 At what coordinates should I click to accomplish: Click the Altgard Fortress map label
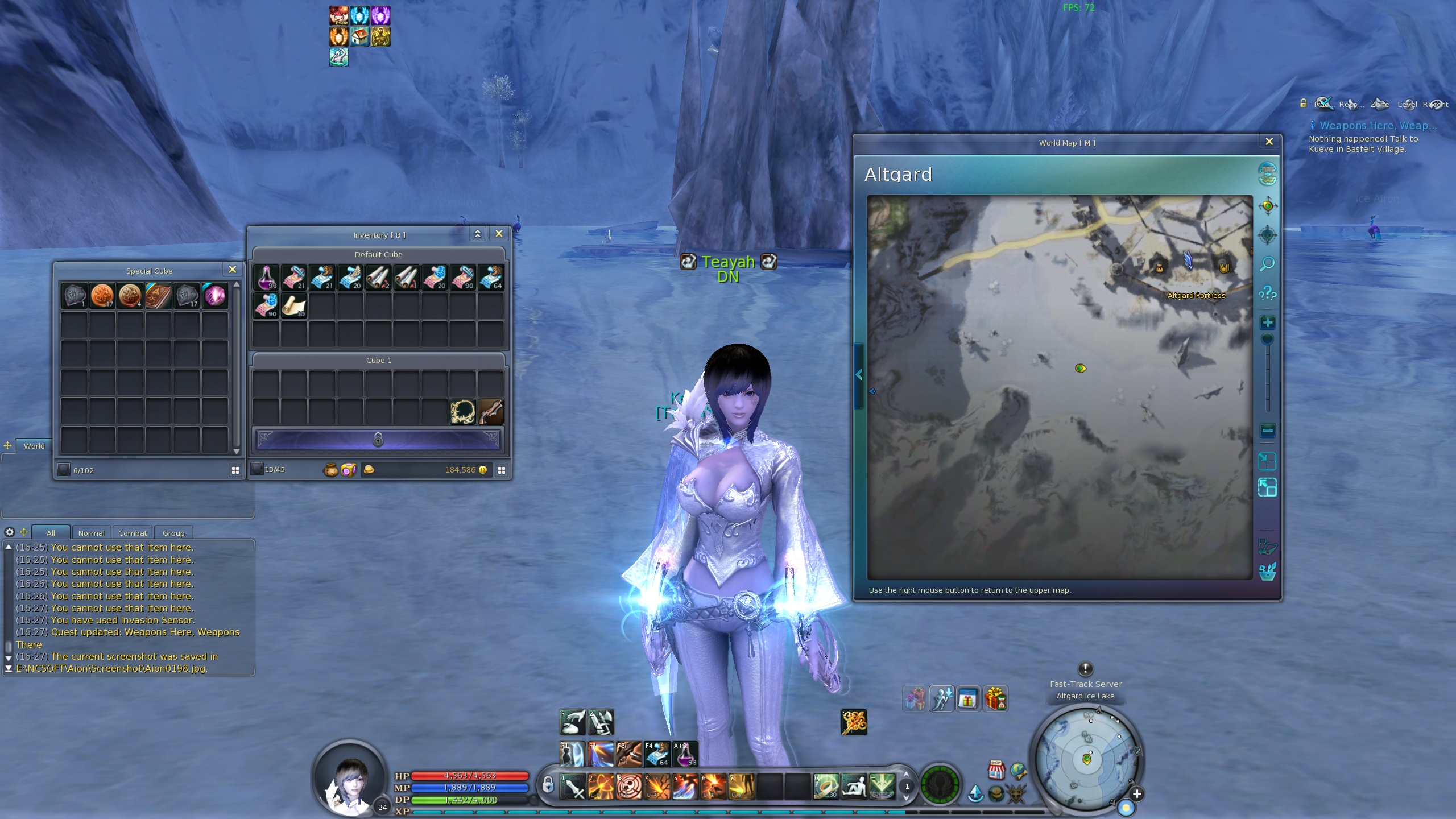[1196, 296]
